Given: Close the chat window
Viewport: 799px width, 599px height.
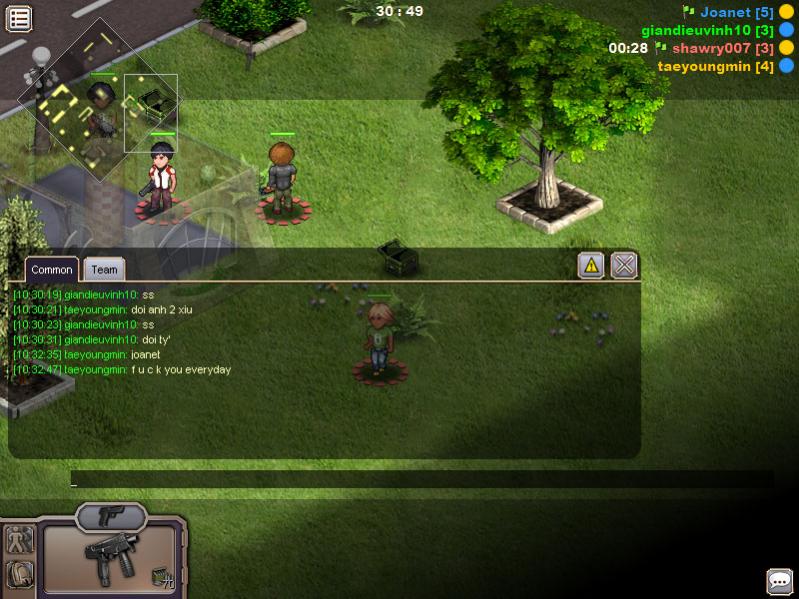Looking at the screenshot, I should pyautogui.click(x=624, y=265).
